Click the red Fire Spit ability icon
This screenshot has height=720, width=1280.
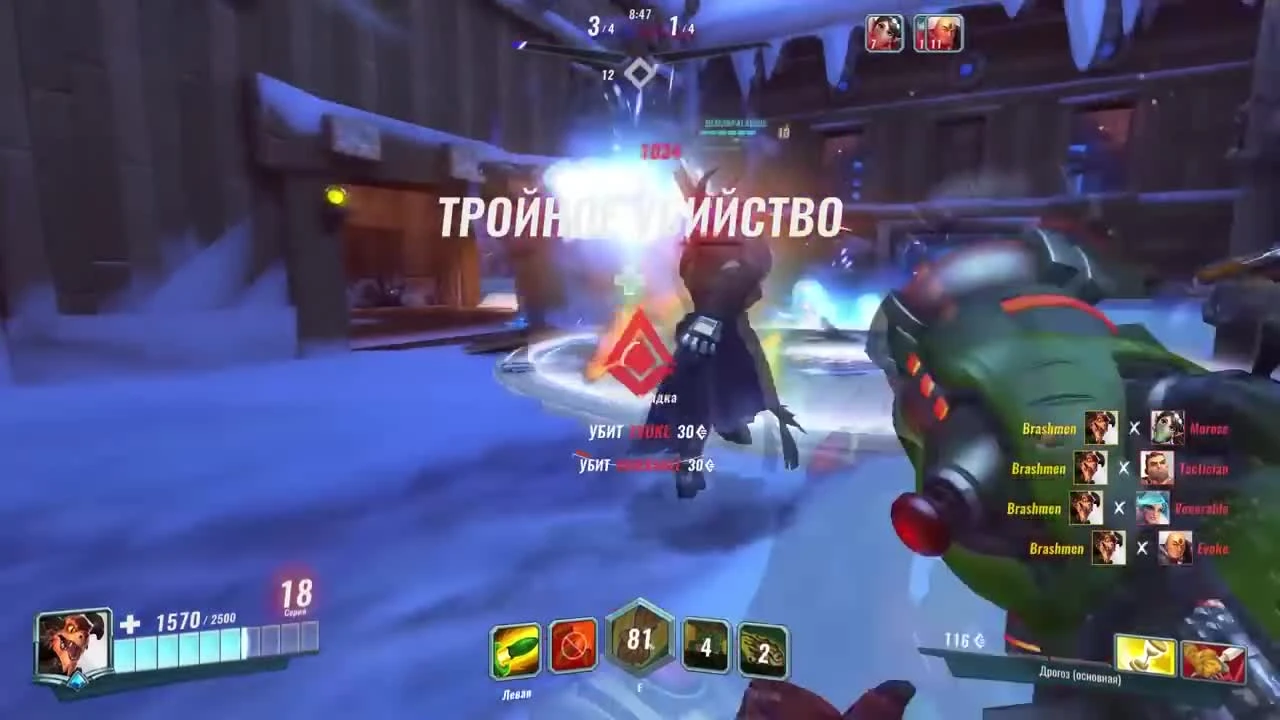pyautogui.click(x=573, y=646)
